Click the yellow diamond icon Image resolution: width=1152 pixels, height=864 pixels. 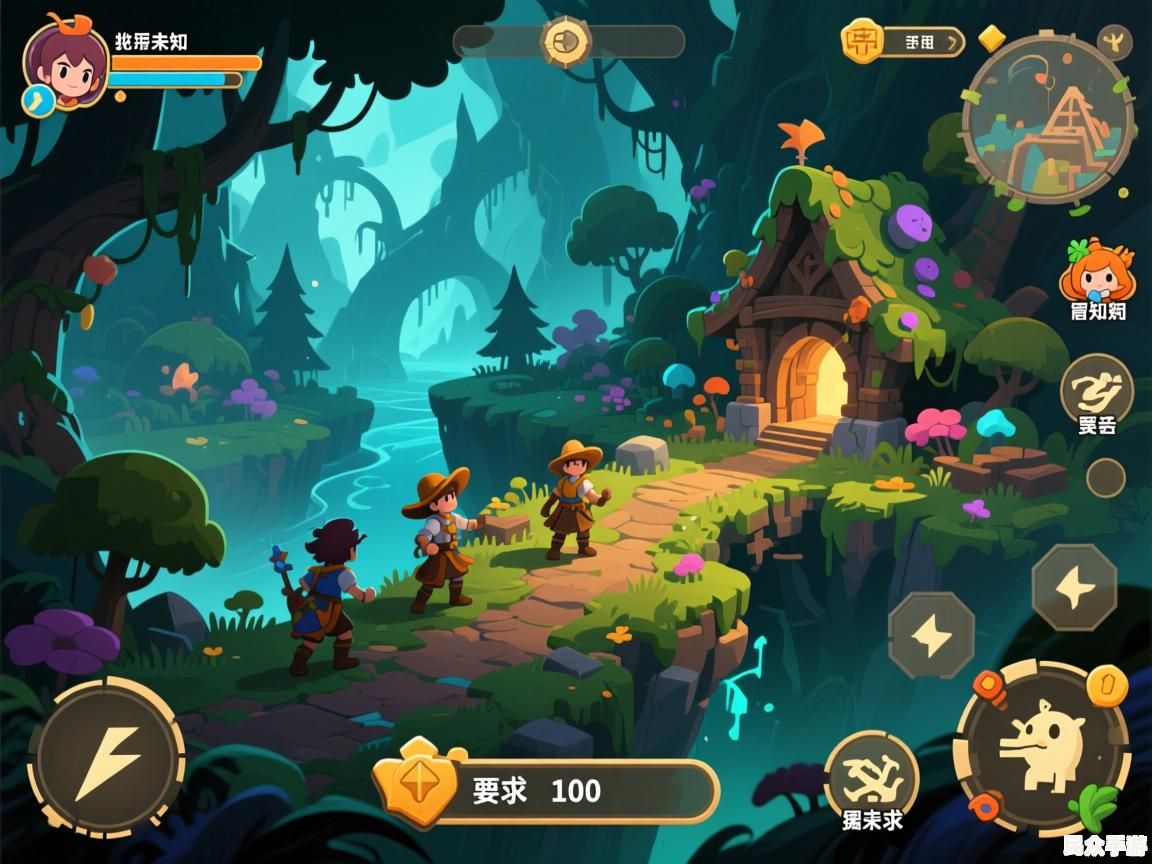(x=991, y=38)
